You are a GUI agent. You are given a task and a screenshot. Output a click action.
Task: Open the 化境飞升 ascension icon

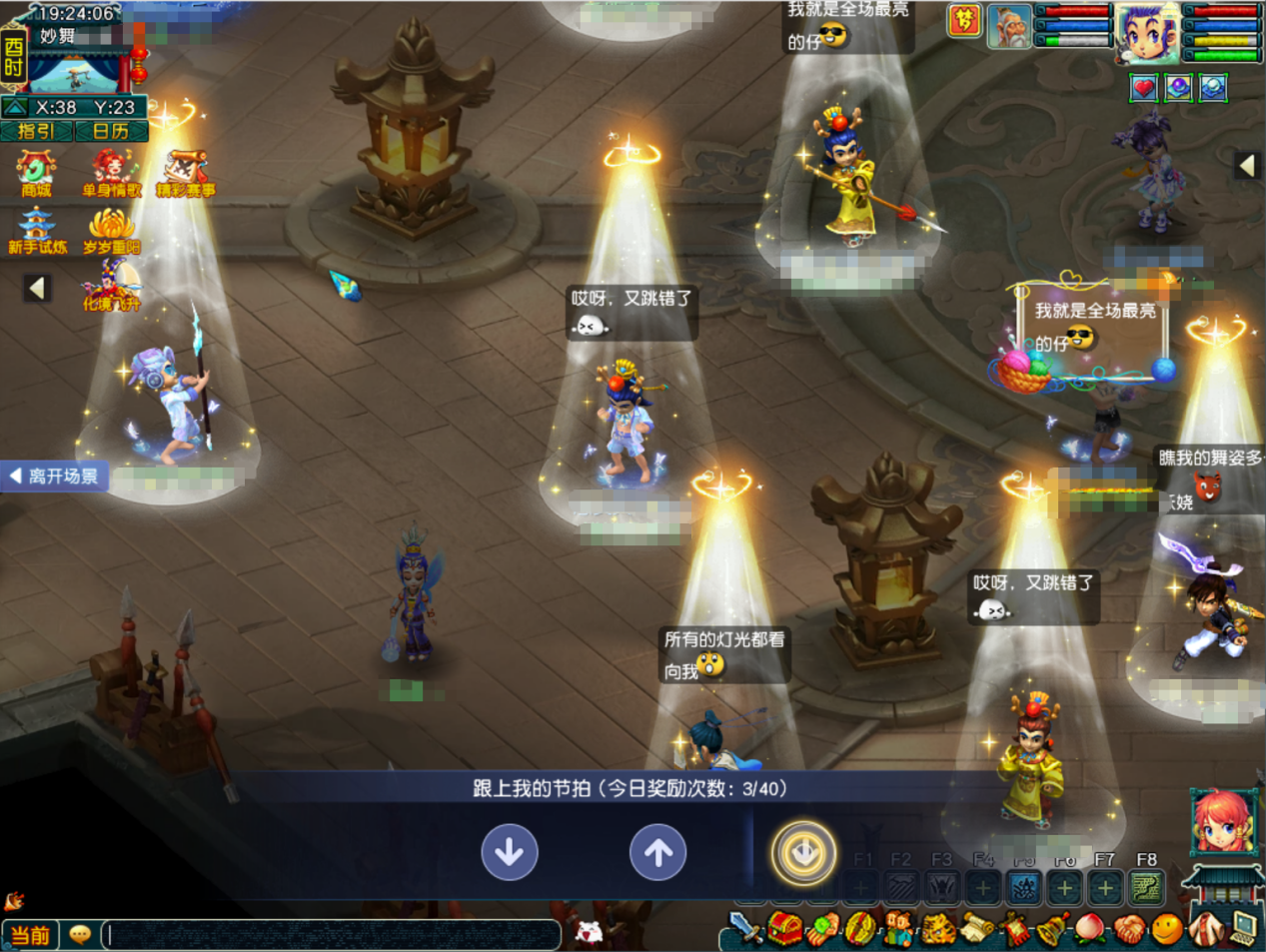[111, 287]
